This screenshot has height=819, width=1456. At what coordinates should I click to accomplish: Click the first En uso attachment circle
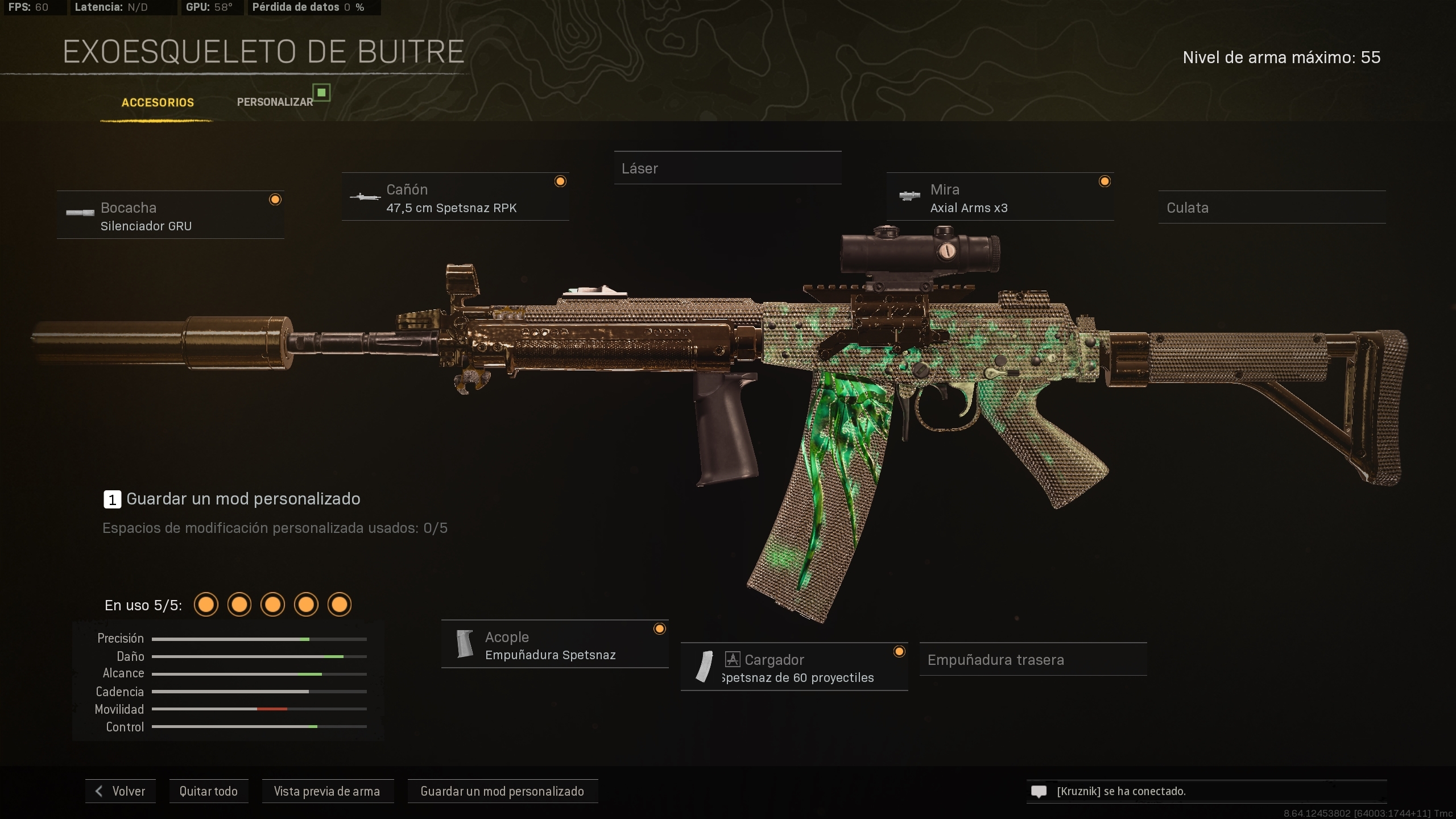click(x=206, y=605)
